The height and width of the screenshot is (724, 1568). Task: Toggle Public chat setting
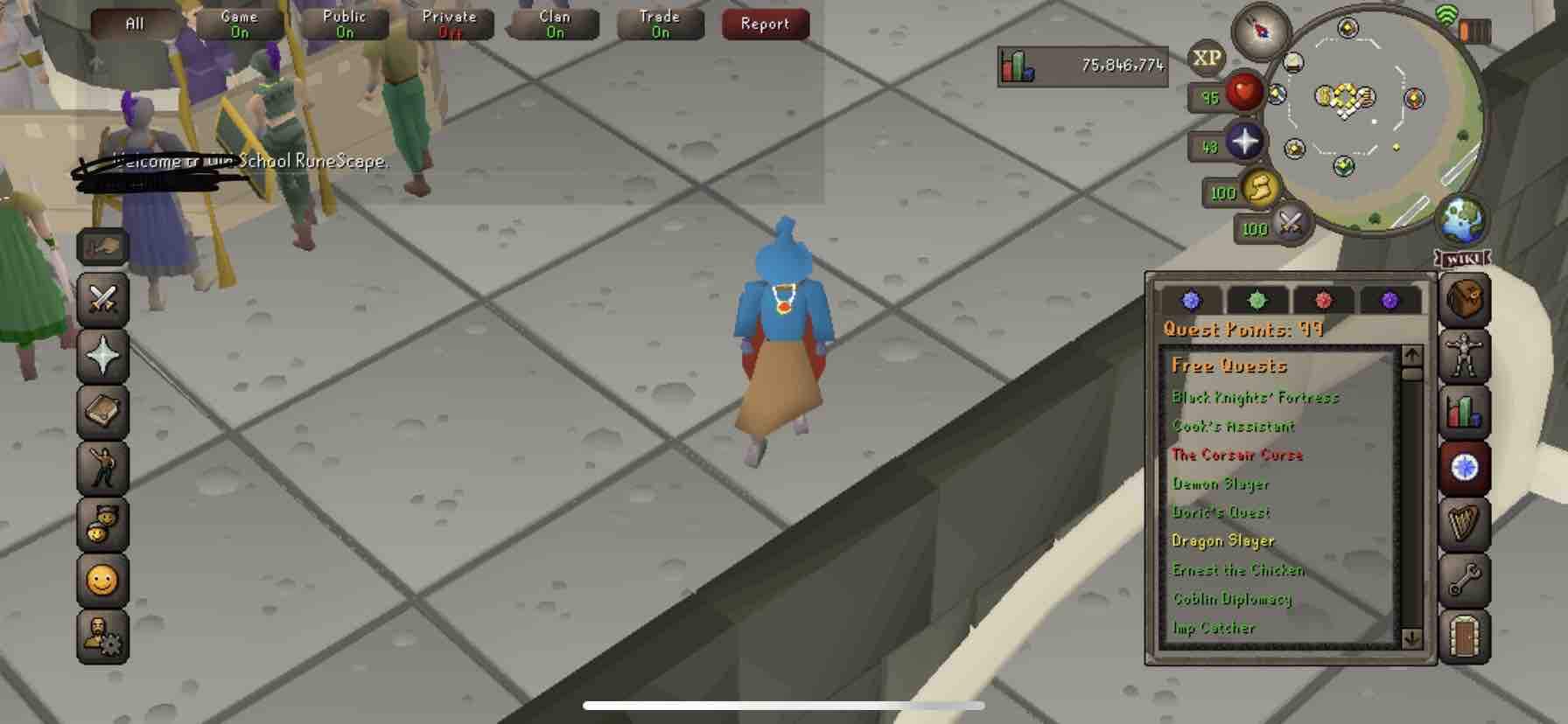click(x=344, y=24)
